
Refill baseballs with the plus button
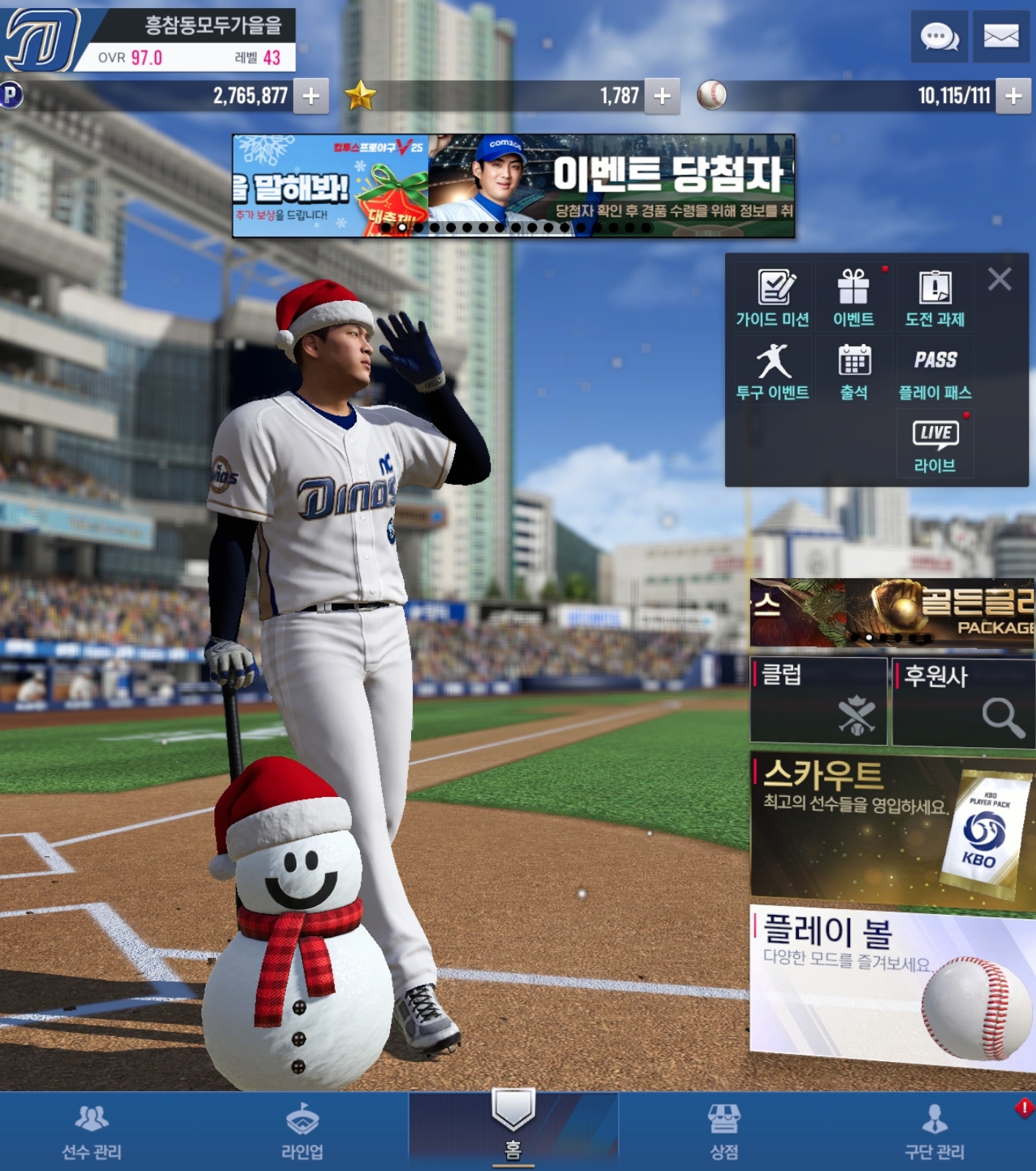1013,96
